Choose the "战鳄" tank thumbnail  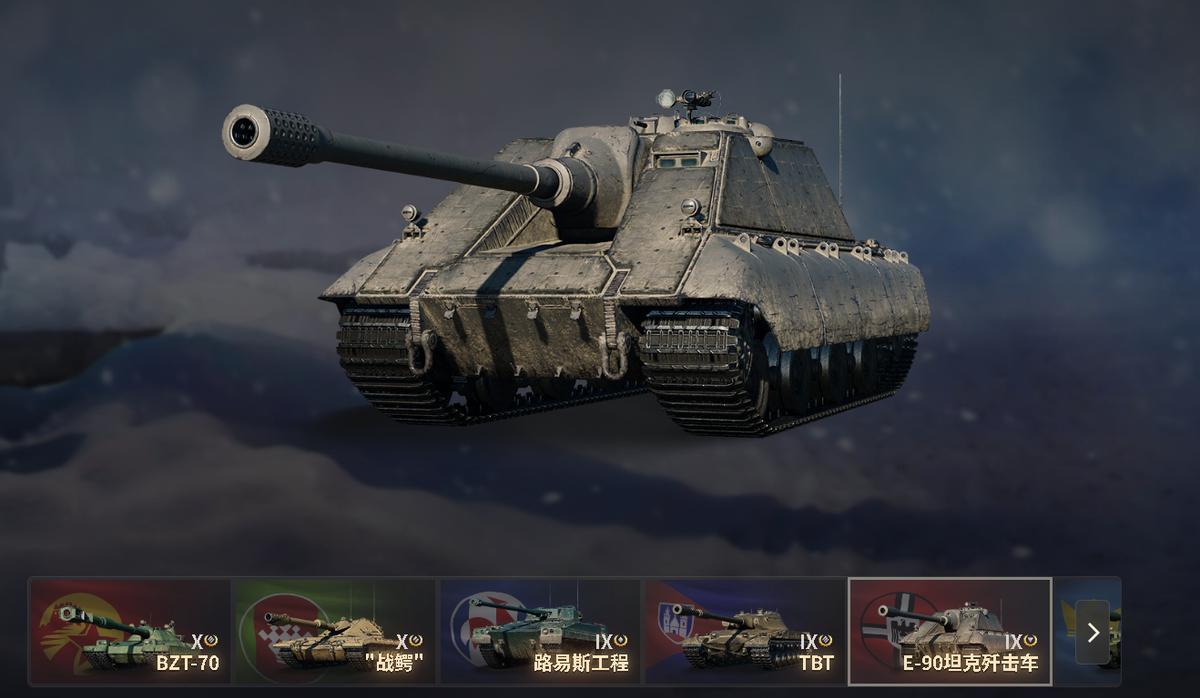tap(334, 631)
